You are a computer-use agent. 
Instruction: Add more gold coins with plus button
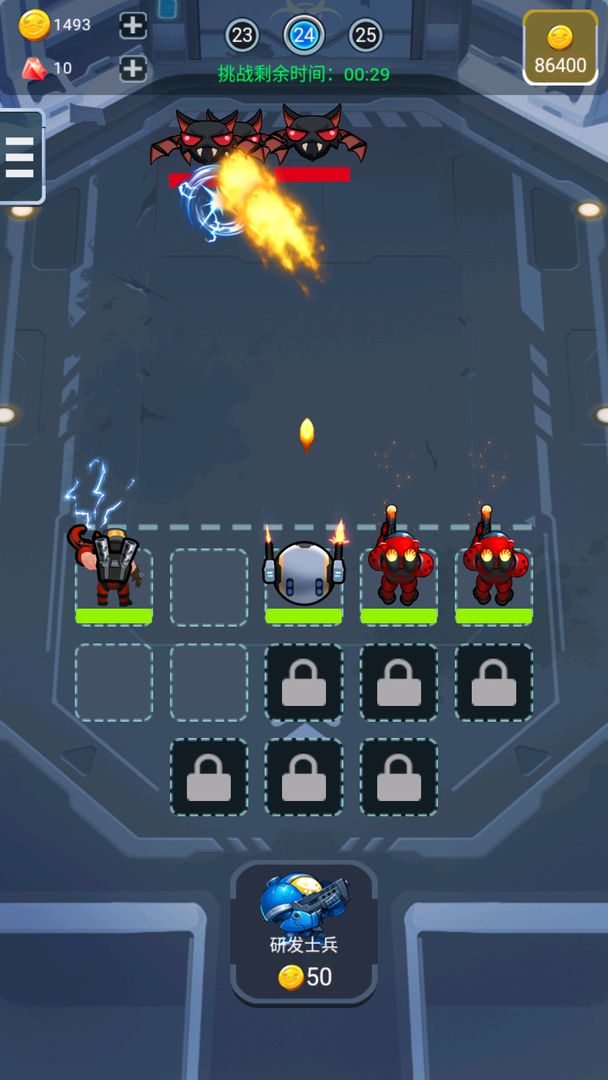(133, 26)
